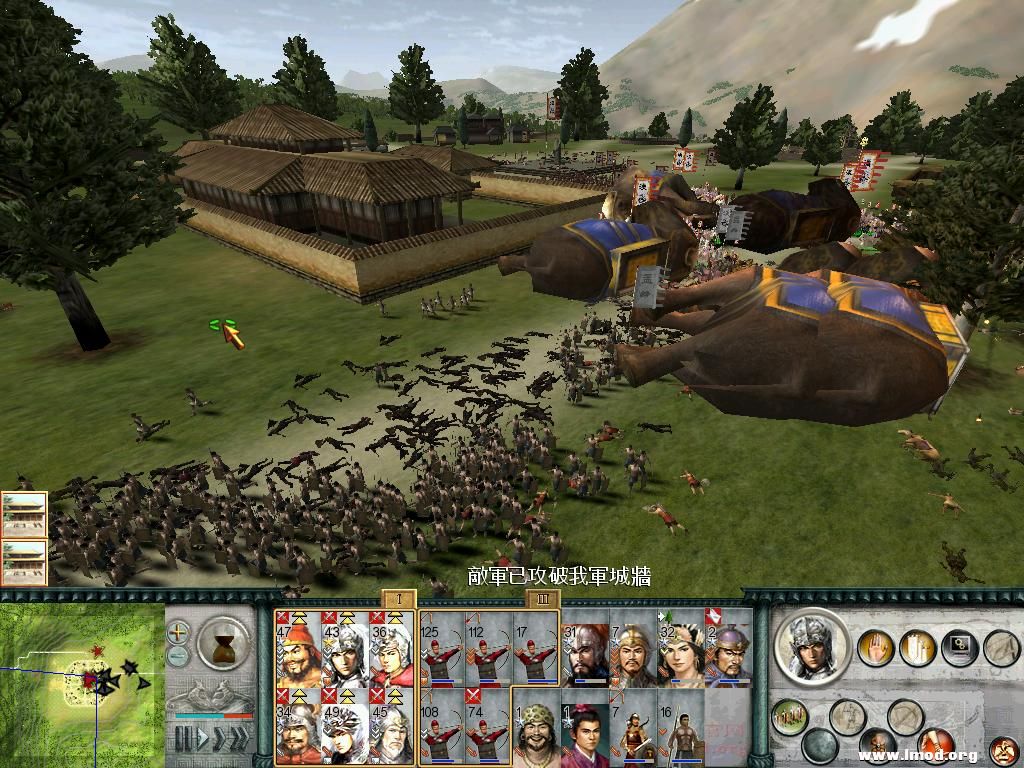Select the general unit card with 47 men
The width and height of the screenshot is (1024, 768).
point(298,649)
